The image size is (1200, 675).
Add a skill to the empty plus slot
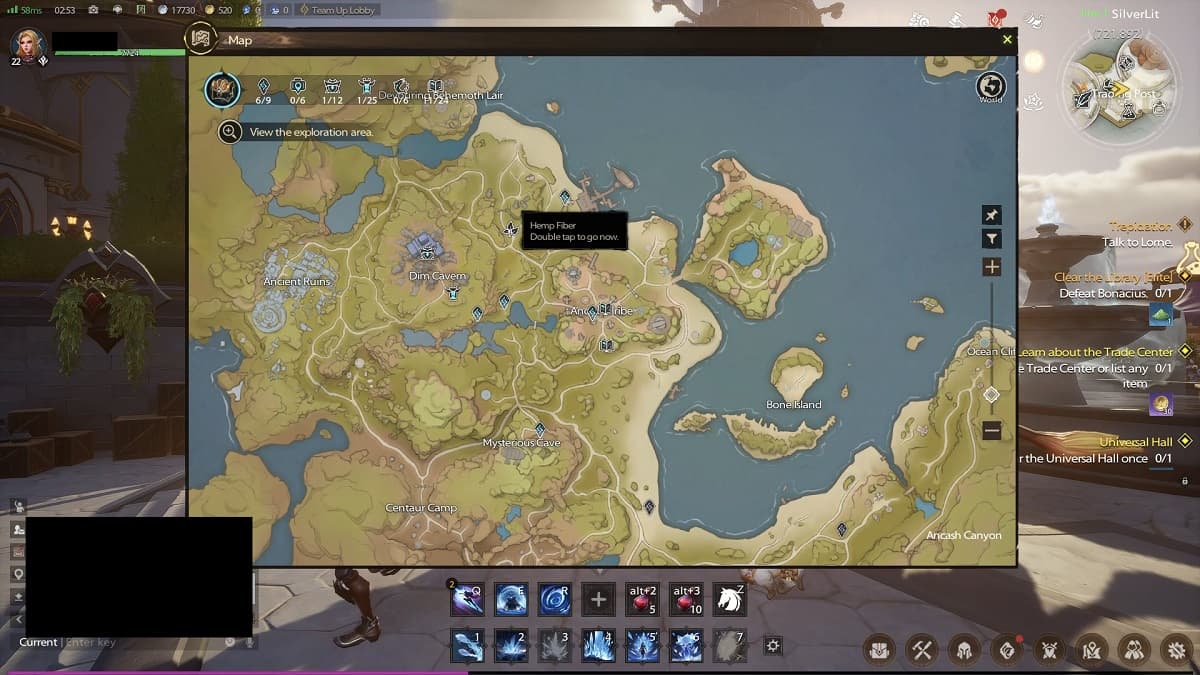pos(598,599)
